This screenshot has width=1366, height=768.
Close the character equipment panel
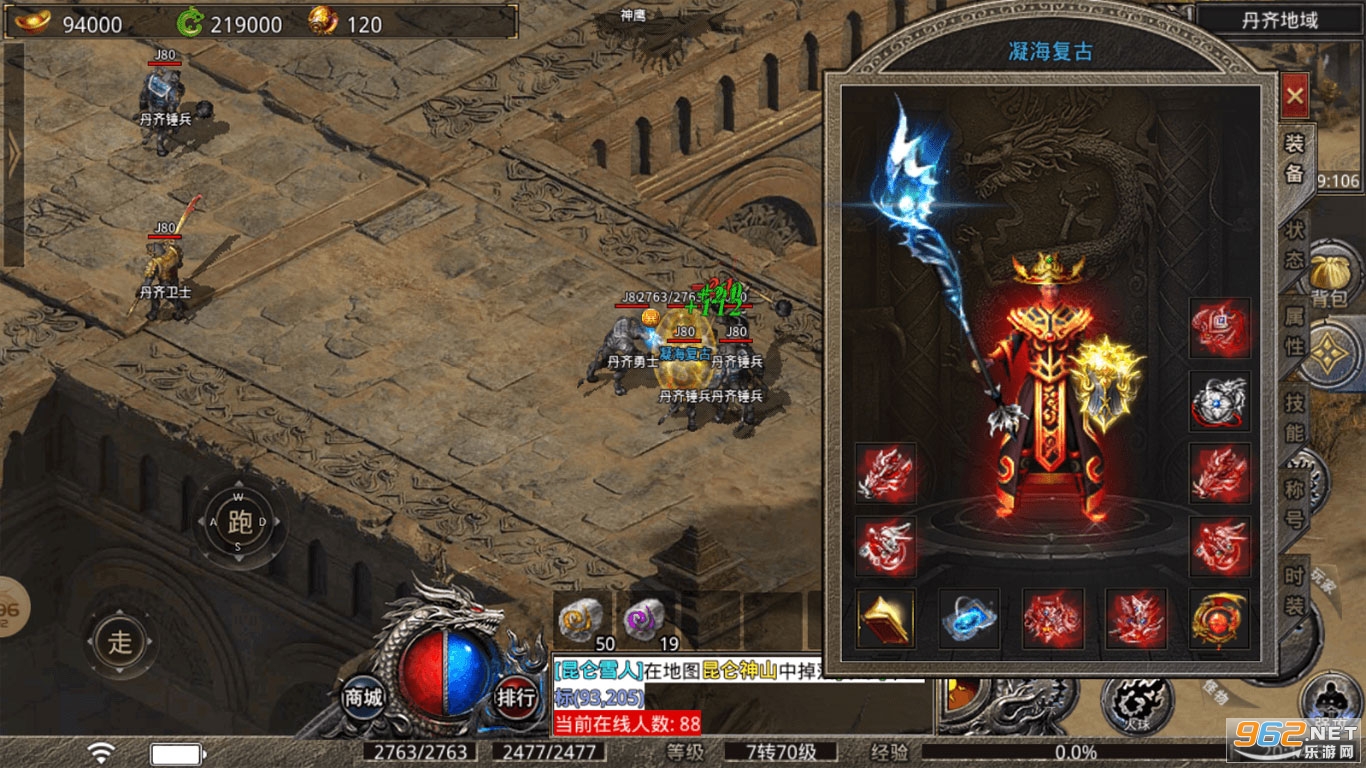(1295, 96)
